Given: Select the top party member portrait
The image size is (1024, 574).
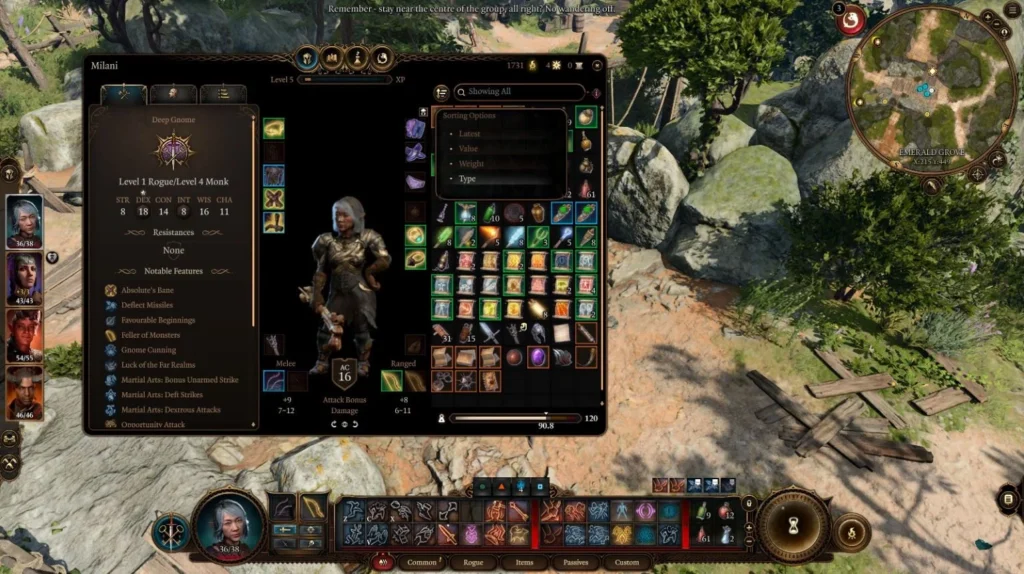Looking at the screenshot, I should [25, 220].
